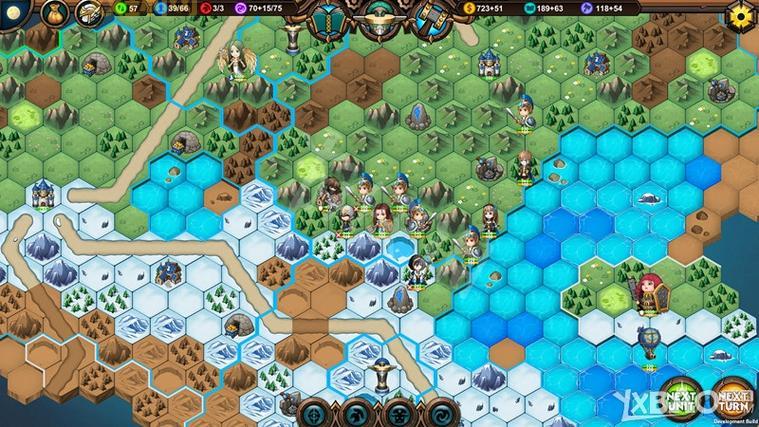
Task: Open settings with the gear icon
Action: [741, 16]
